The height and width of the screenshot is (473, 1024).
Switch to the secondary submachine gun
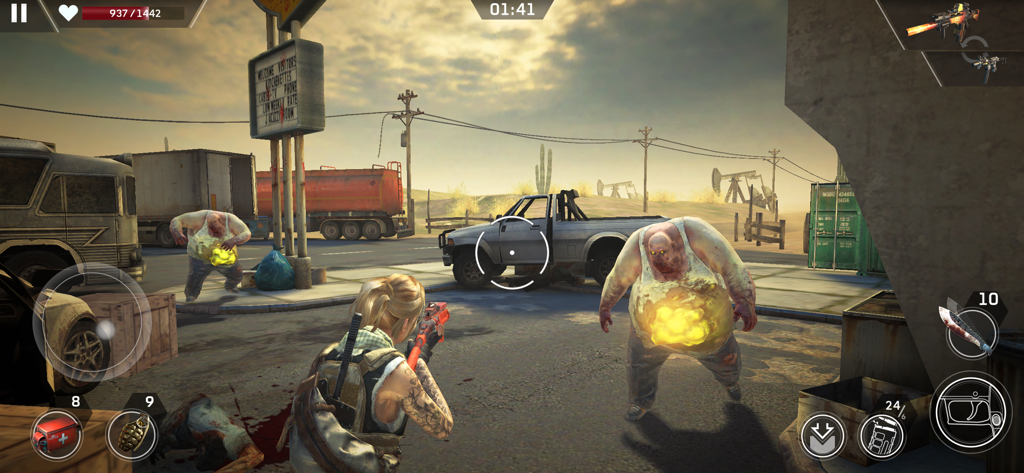tap(986, 64)
